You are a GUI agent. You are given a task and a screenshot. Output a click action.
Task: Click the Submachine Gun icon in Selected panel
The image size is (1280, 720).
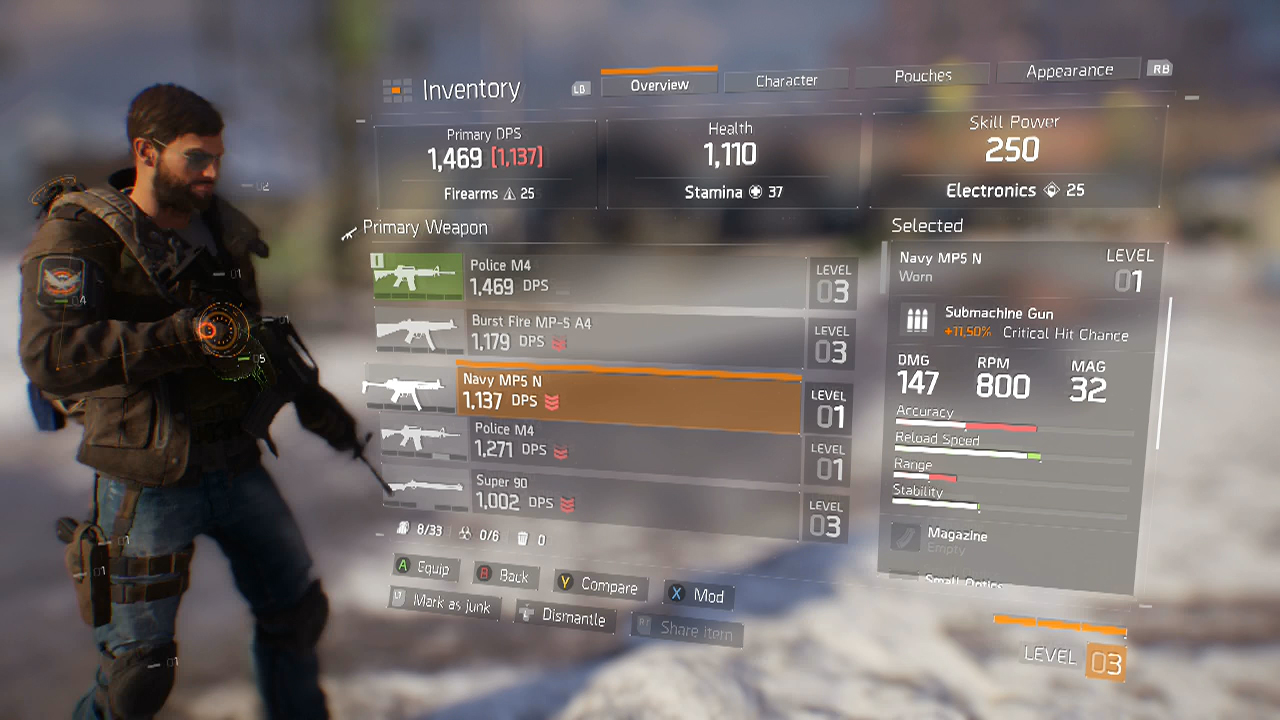coord(917,319)
